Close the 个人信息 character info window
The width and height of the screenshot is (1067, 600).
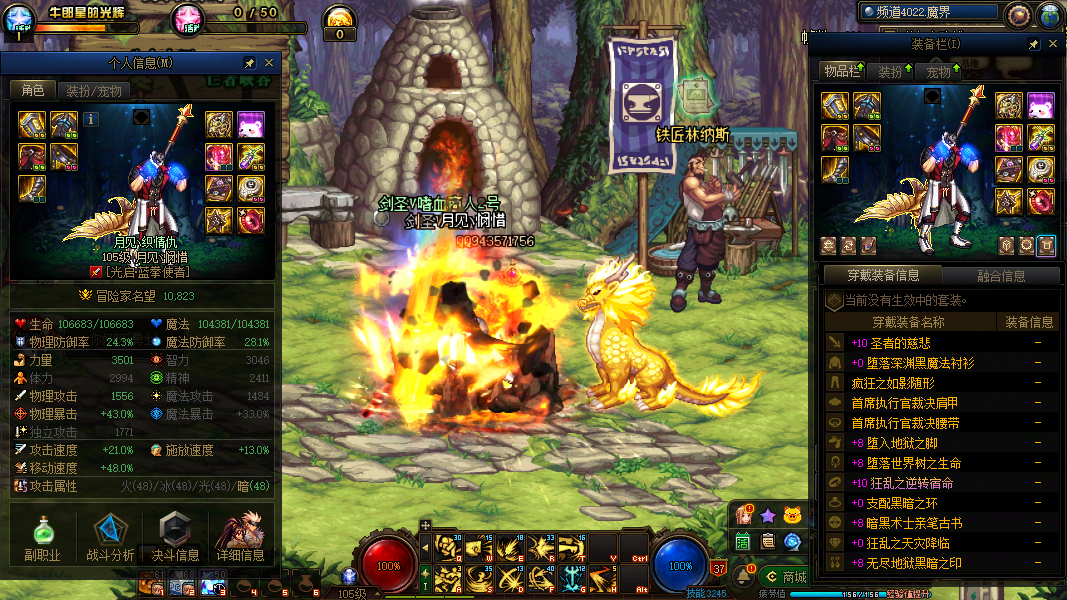tap(268, 63)
